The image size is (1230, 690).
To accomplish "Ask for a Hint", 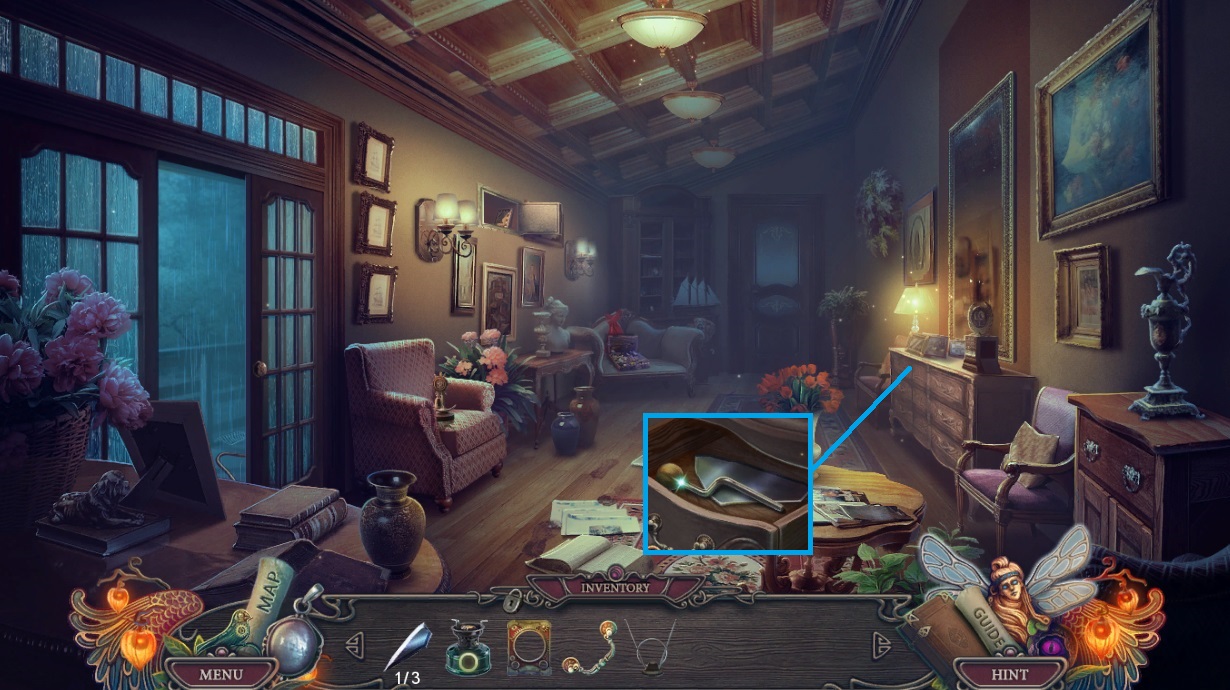I will [1008, 673].
